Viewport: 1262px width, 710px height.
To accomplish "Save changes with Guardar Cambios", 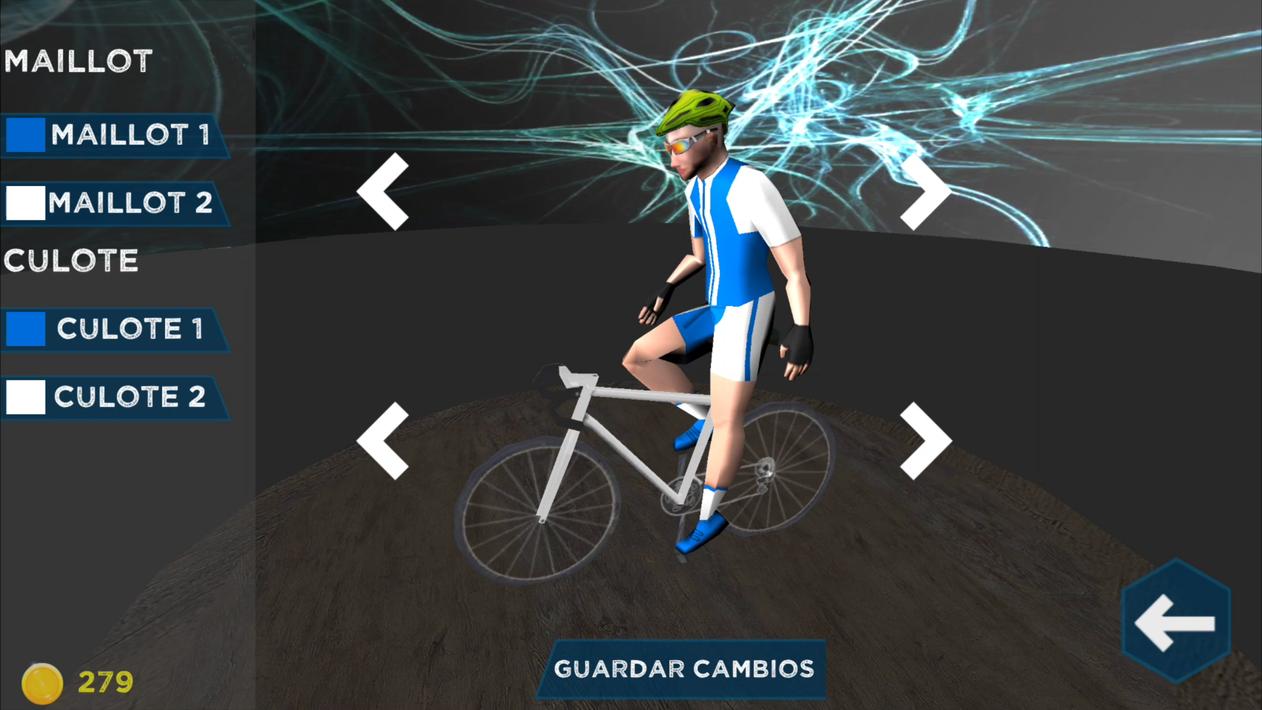I will (683, 669).
